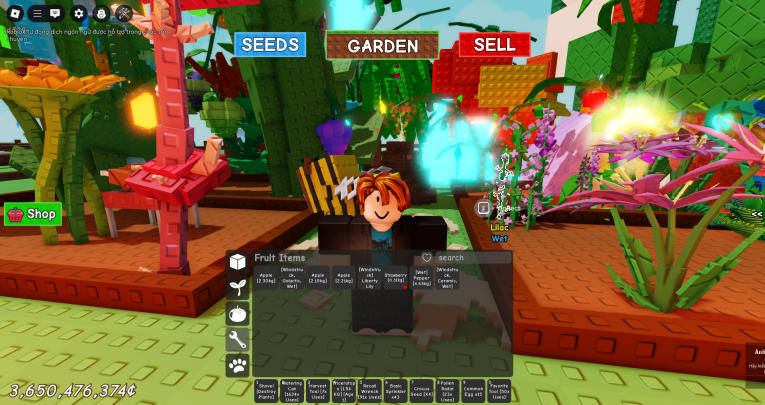
Task: Toggle the Roblox chat window icon
Action: point(55,13)
